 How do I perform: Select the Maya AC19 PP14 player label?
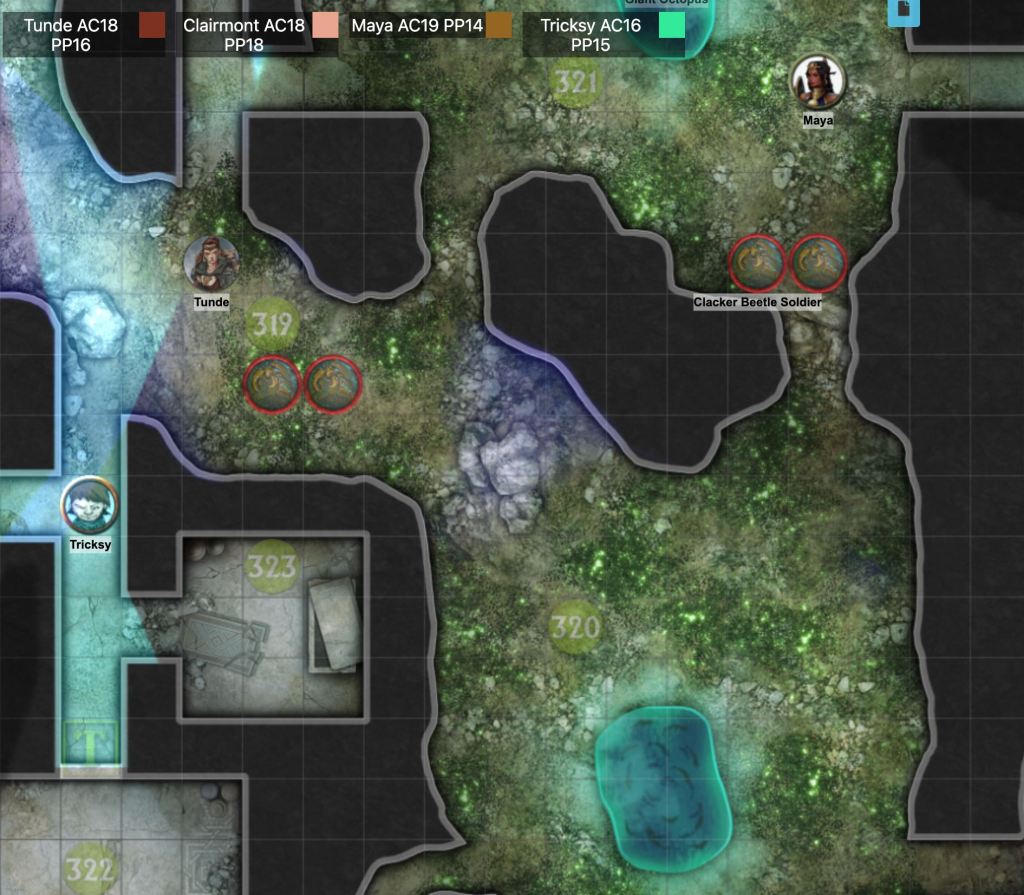click(x=416, y=26)
